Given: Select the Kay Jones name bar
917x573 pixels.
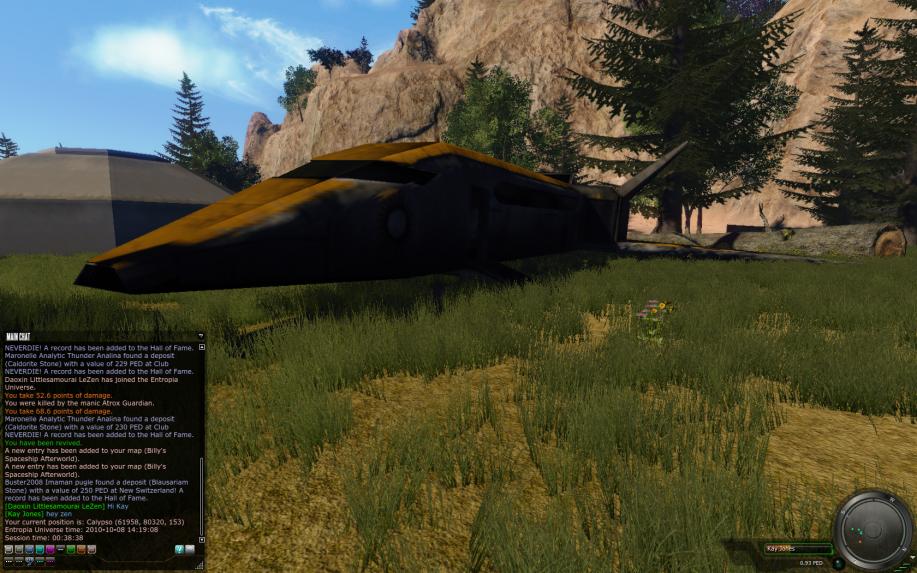Looking at the screenshot, I should (796, 548).
